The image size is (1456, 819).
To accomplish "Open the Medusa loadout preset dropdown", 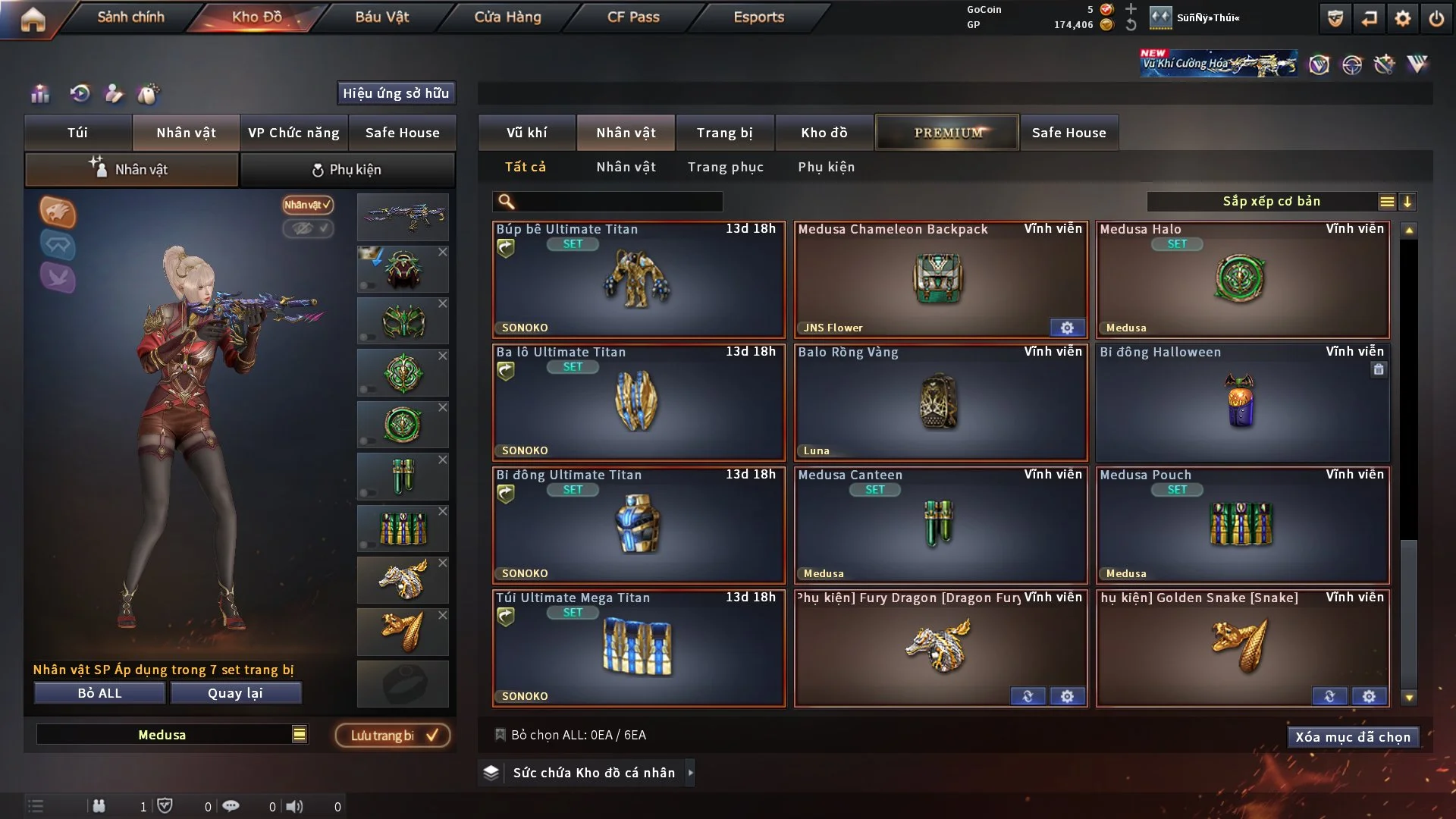I will 300,734.
